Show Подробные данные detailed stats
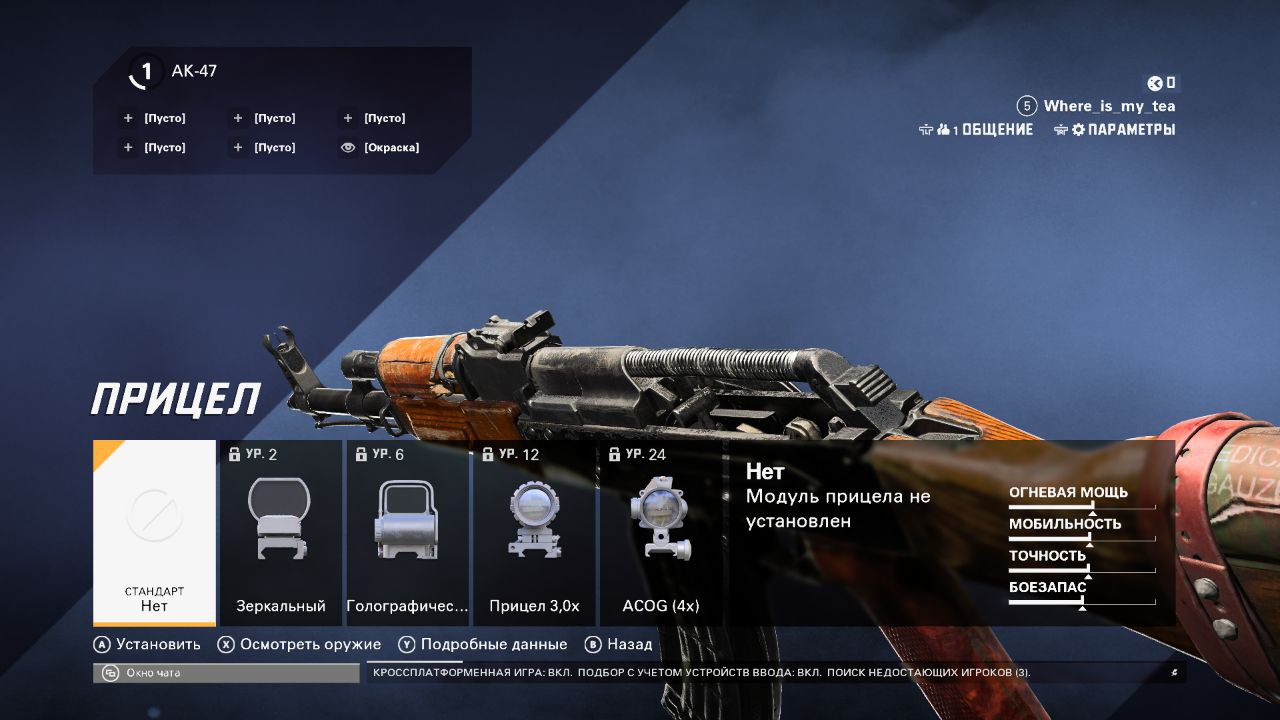 (483, 645)
